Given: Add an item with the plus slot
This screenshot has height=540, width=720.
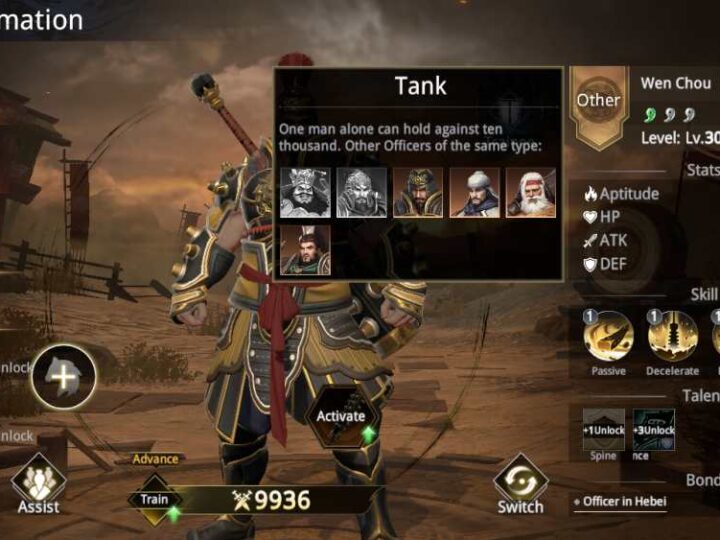Looking at the screenshot, I should pos(63,378).
